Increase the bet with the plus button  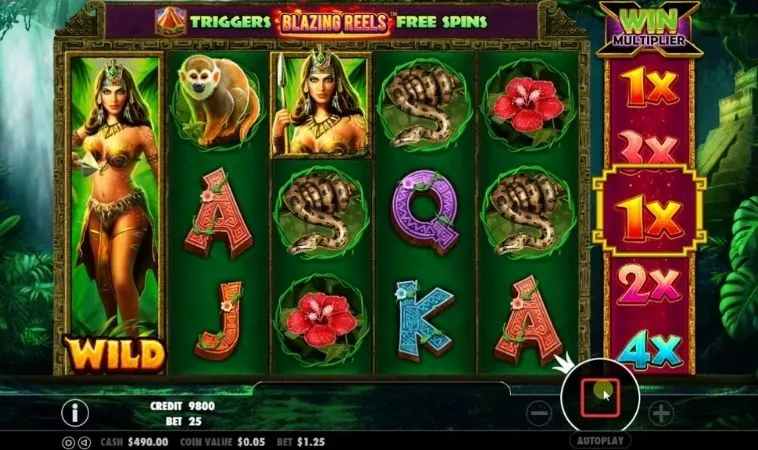[x=661, y=411]
